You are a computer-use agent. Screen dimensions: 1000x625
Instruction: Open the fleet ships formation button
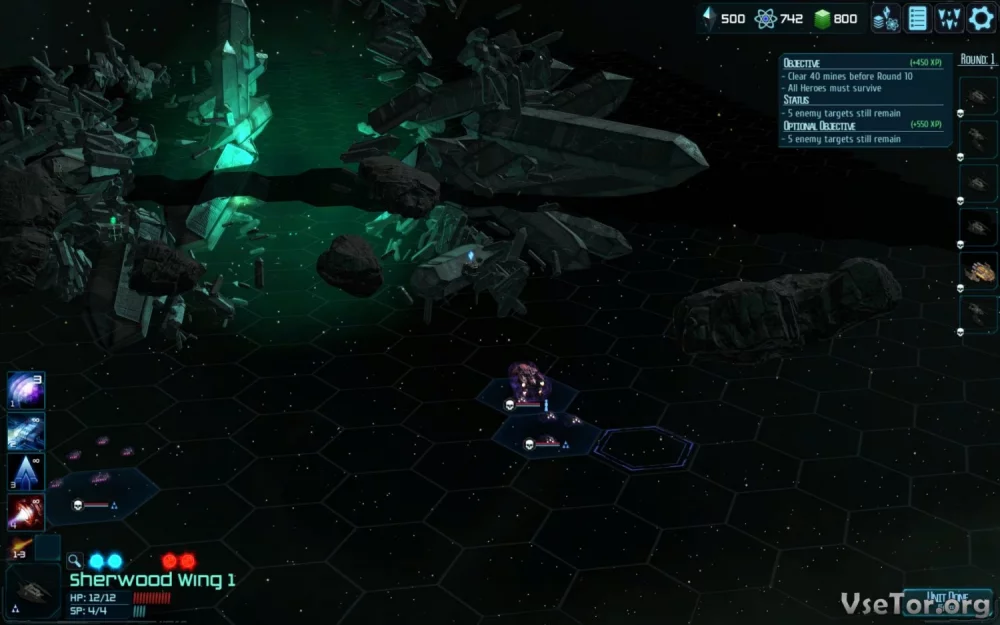(949, 18)
